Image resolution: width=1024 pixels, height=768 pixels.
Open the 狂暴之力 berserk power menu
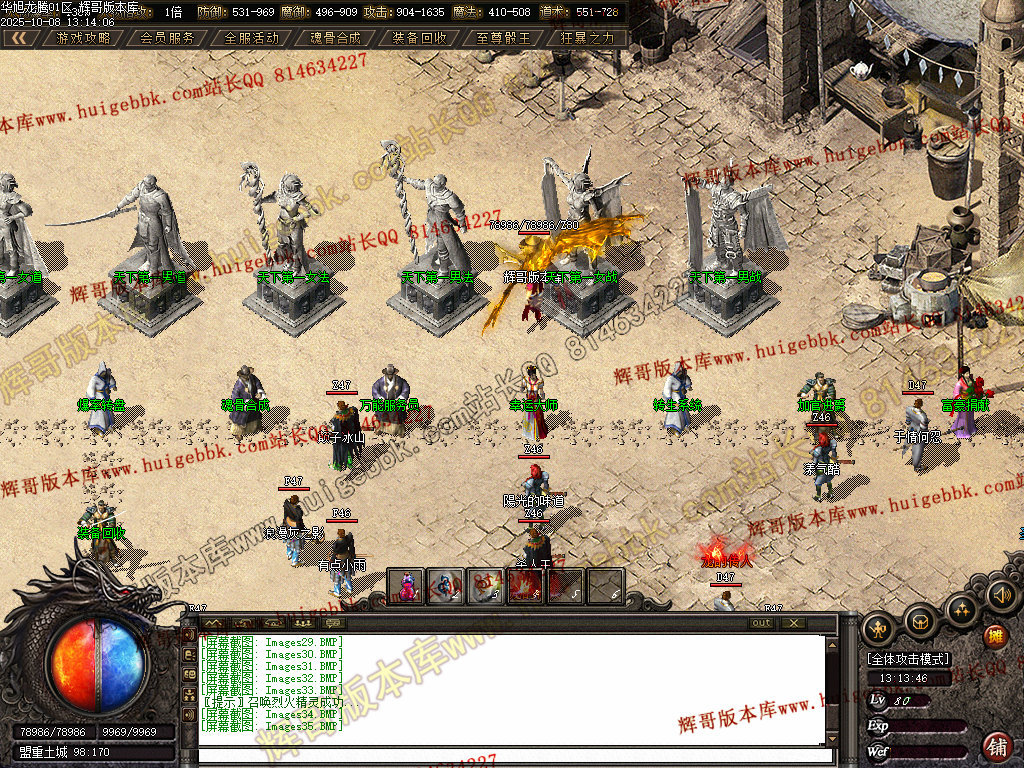click(x=588, y=38)
